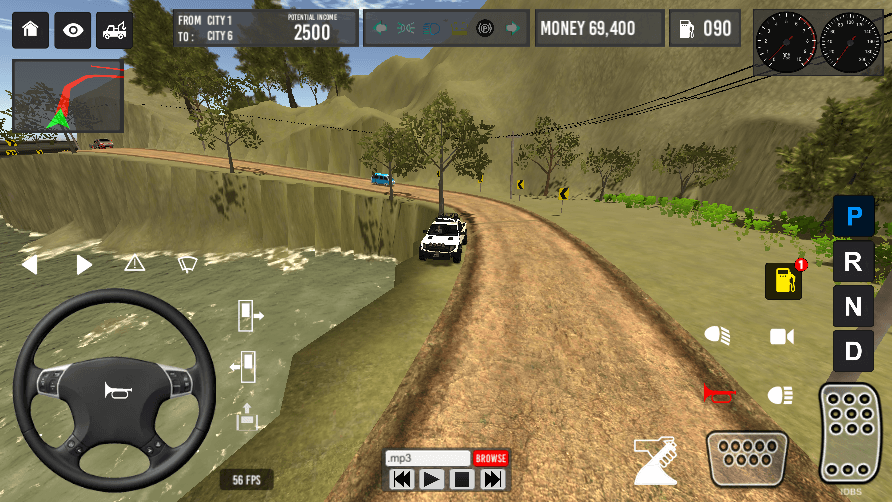Play the music track
This screenshot has height=502, width=892.
pyautogui.click(x=431, y=480)
